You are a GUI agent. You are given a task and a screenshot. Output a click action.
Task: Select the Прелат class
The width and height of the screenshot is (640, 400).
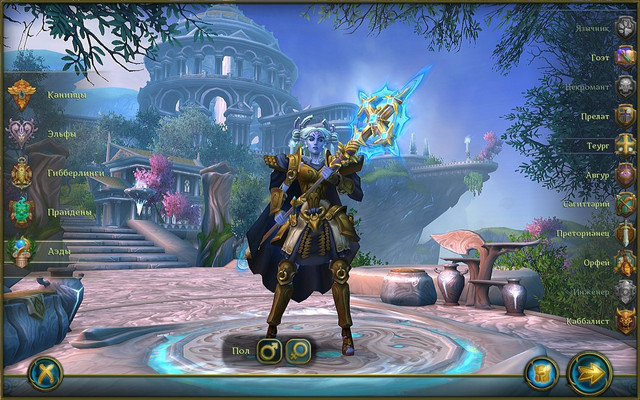624,115
